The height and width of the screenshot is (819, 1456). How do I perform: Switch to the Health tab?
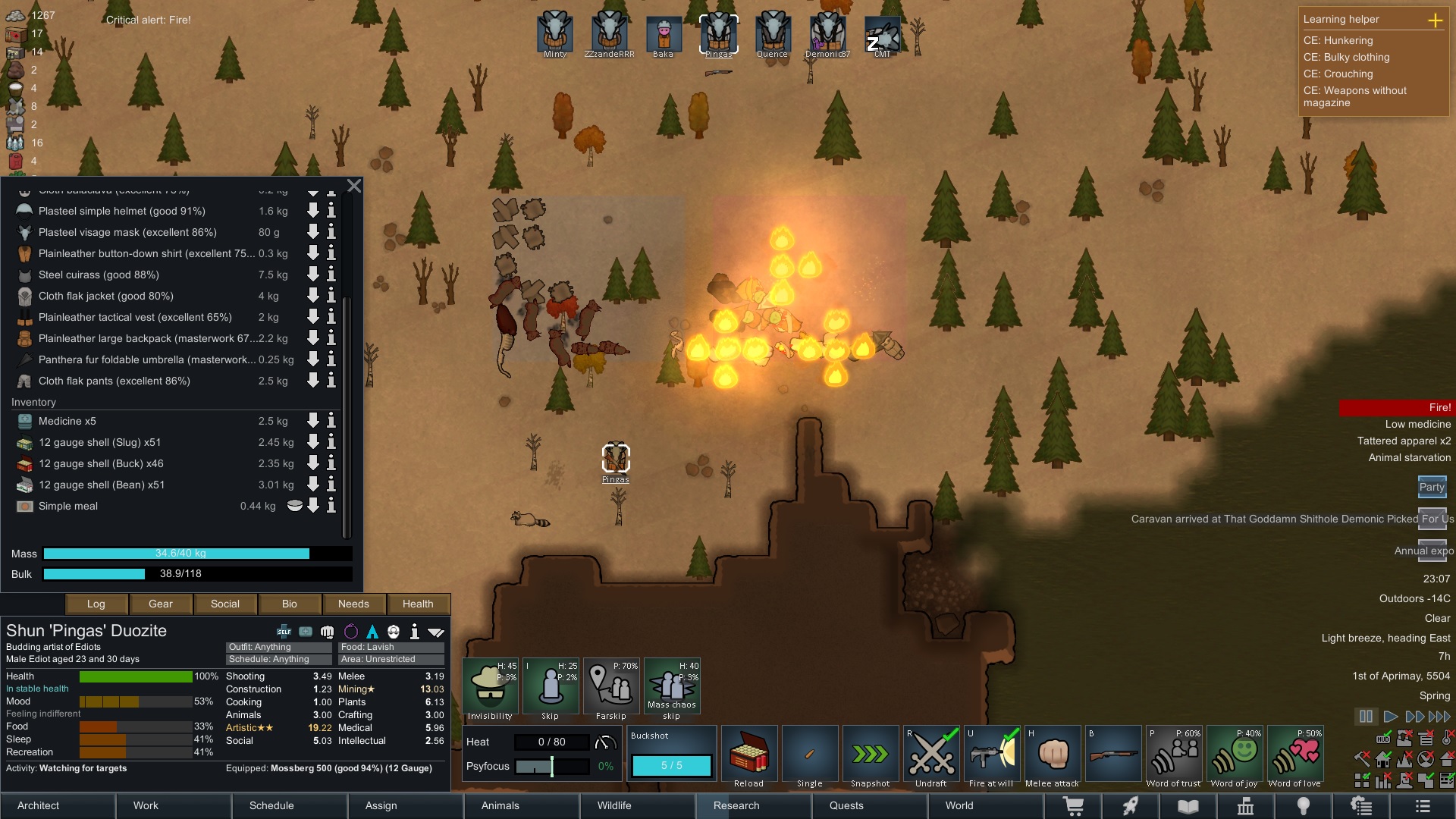[418, 604]
